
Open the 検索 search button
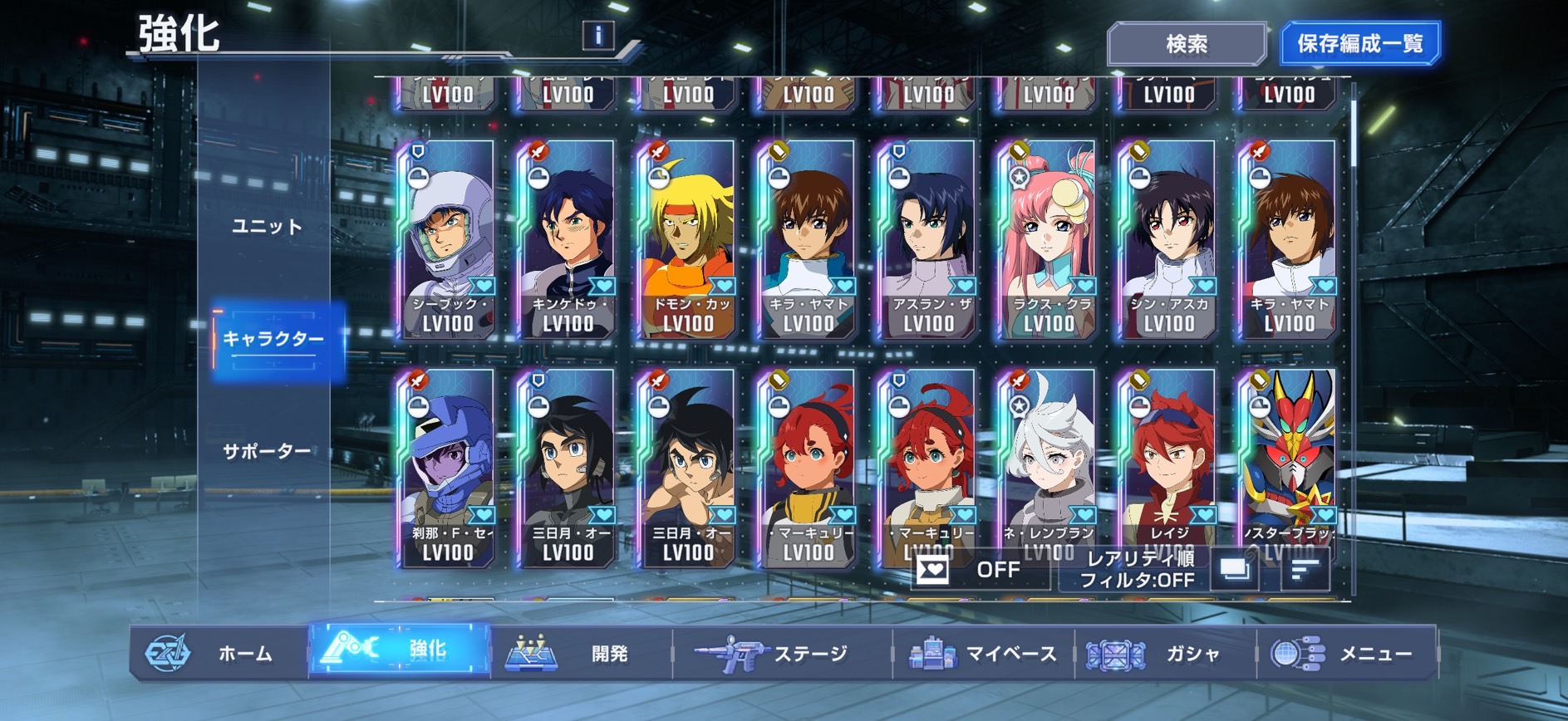(1186, 44)
